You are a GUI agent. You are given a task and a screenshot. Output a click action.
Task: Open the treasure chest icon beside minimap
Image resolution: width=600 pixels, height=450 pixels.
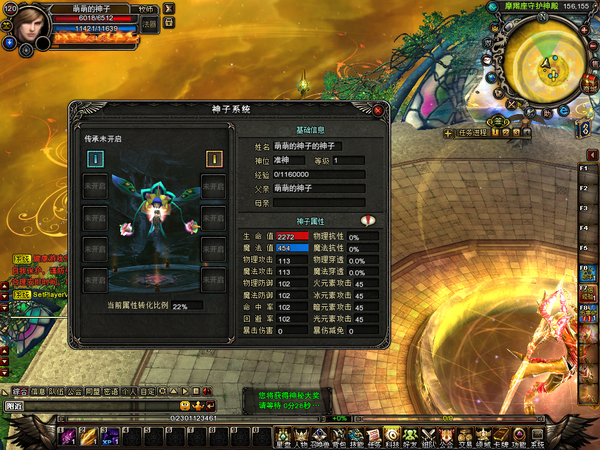(x=588, y=84)
